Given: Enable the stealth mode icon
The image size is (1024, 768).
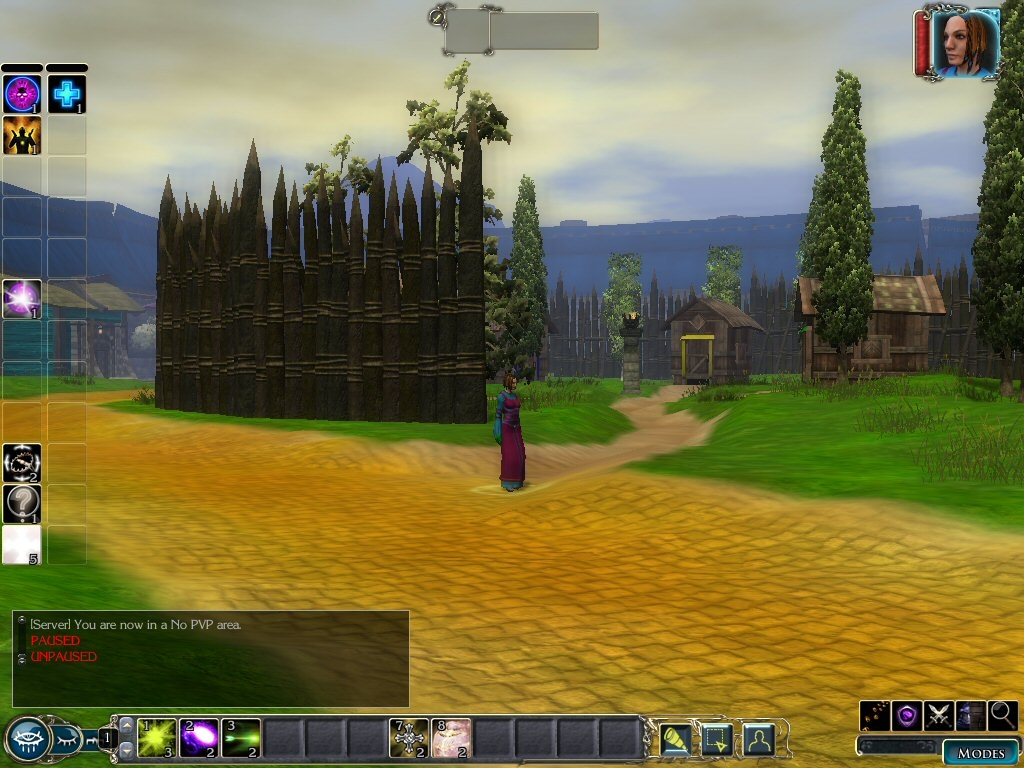Looking at the screenshot, I should click(x=971, y=715).
